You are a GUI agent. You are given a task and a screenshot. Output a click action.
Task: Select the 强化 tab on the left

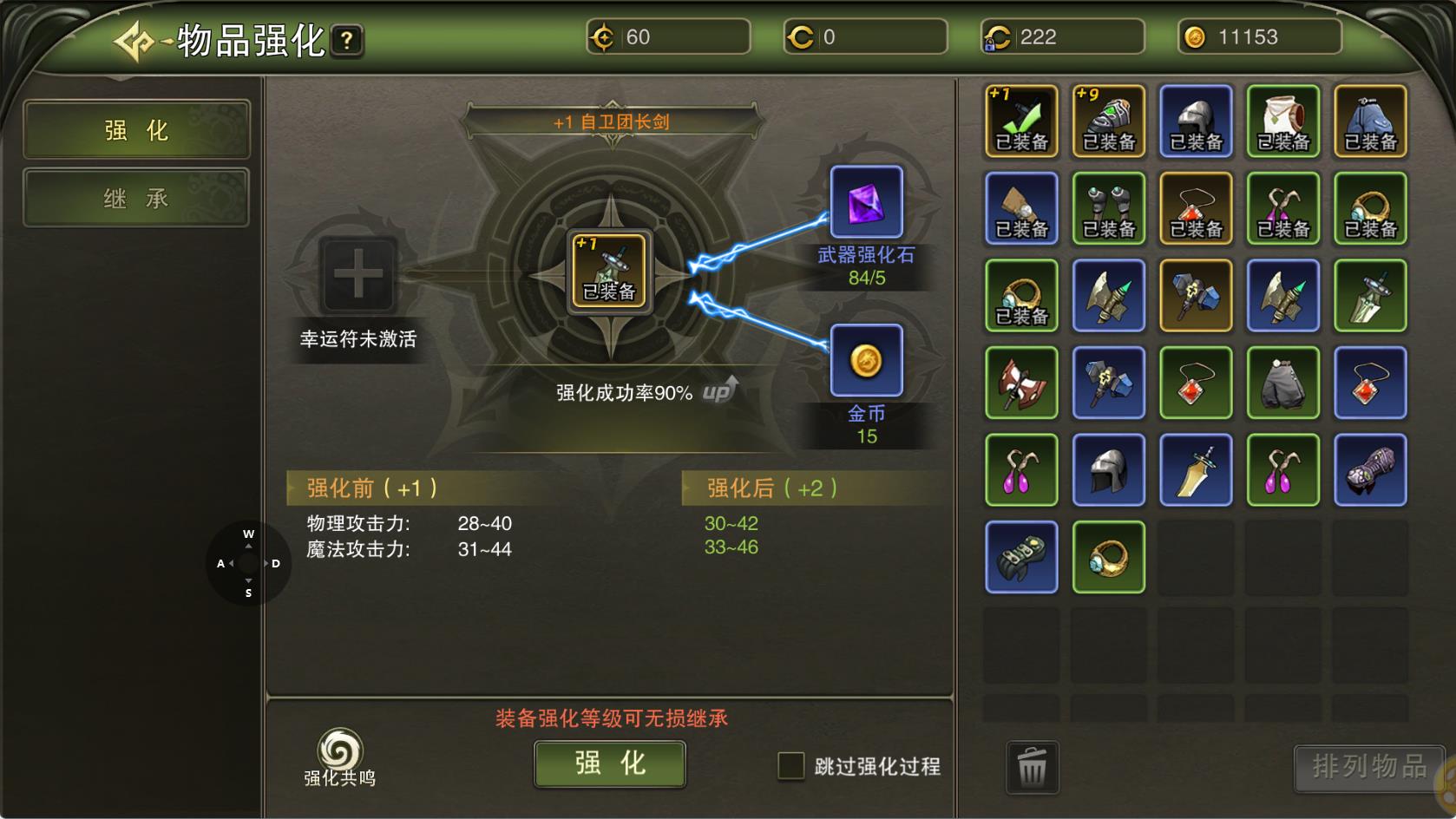click(x=135, y=130)
